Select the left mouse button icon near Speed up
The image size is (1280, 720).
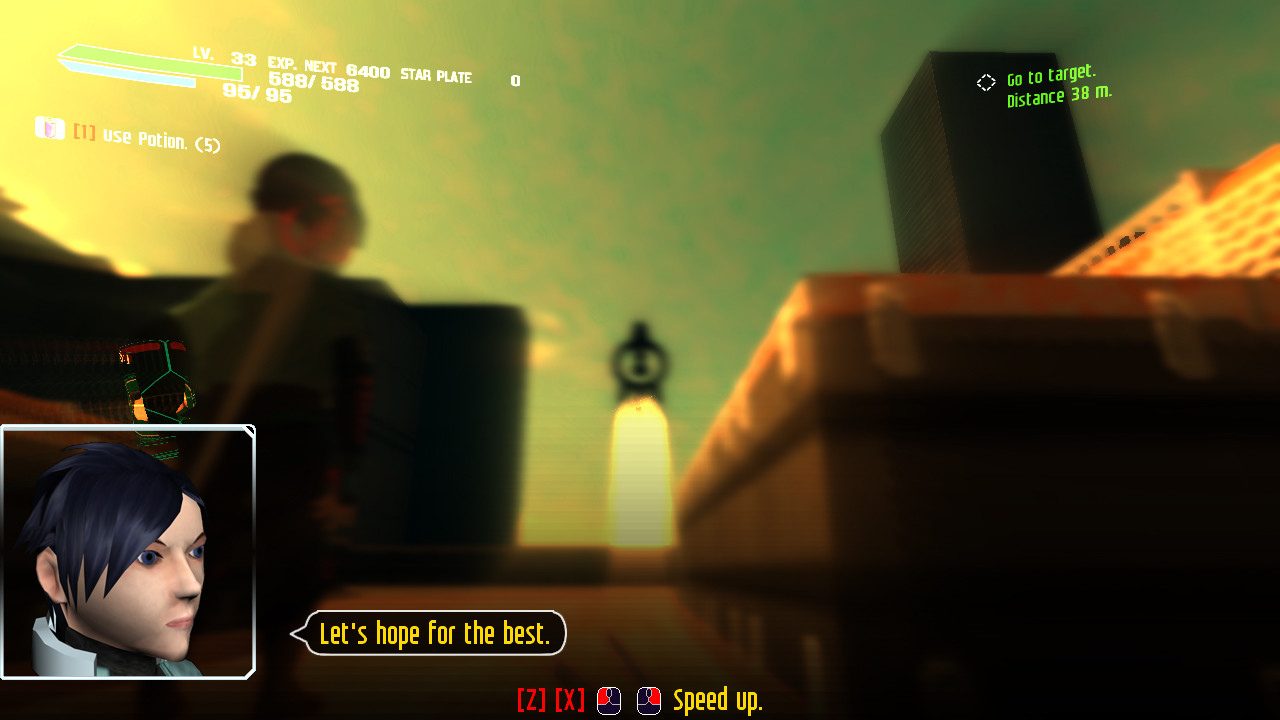pyautogui.click(x=607, y=701)
